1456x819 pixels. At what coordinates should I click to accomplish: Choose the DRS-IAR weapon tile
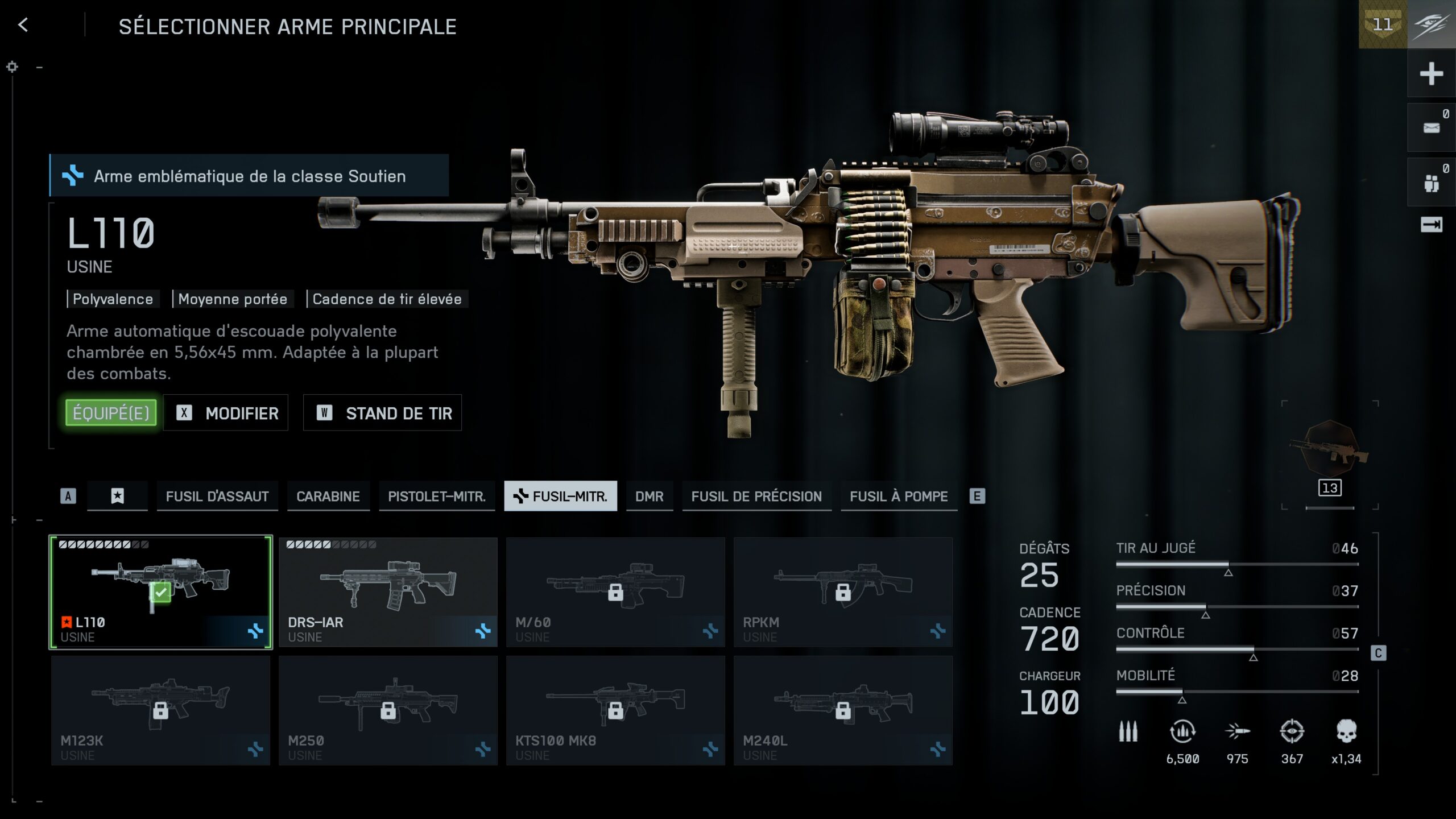click(x=388, y=591)
